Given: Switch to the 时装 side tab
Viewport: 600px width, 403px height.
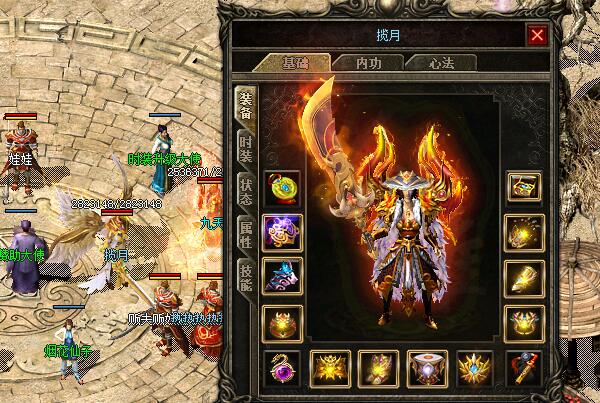Looking at the screenshot, I should 246,148.
